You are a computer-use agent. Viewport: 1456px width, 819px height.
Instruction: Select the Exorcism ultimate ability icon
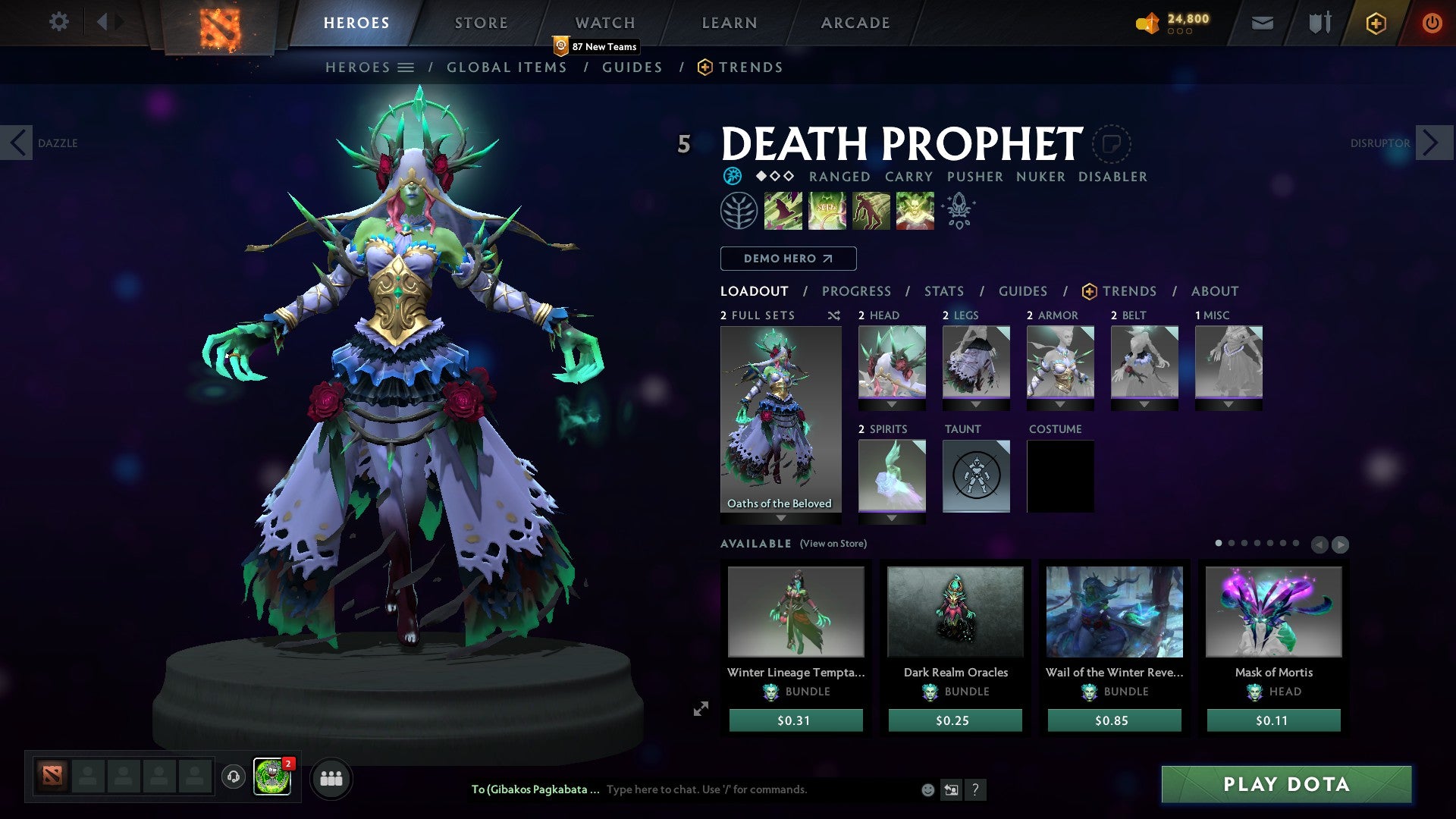tap(915, 211)
